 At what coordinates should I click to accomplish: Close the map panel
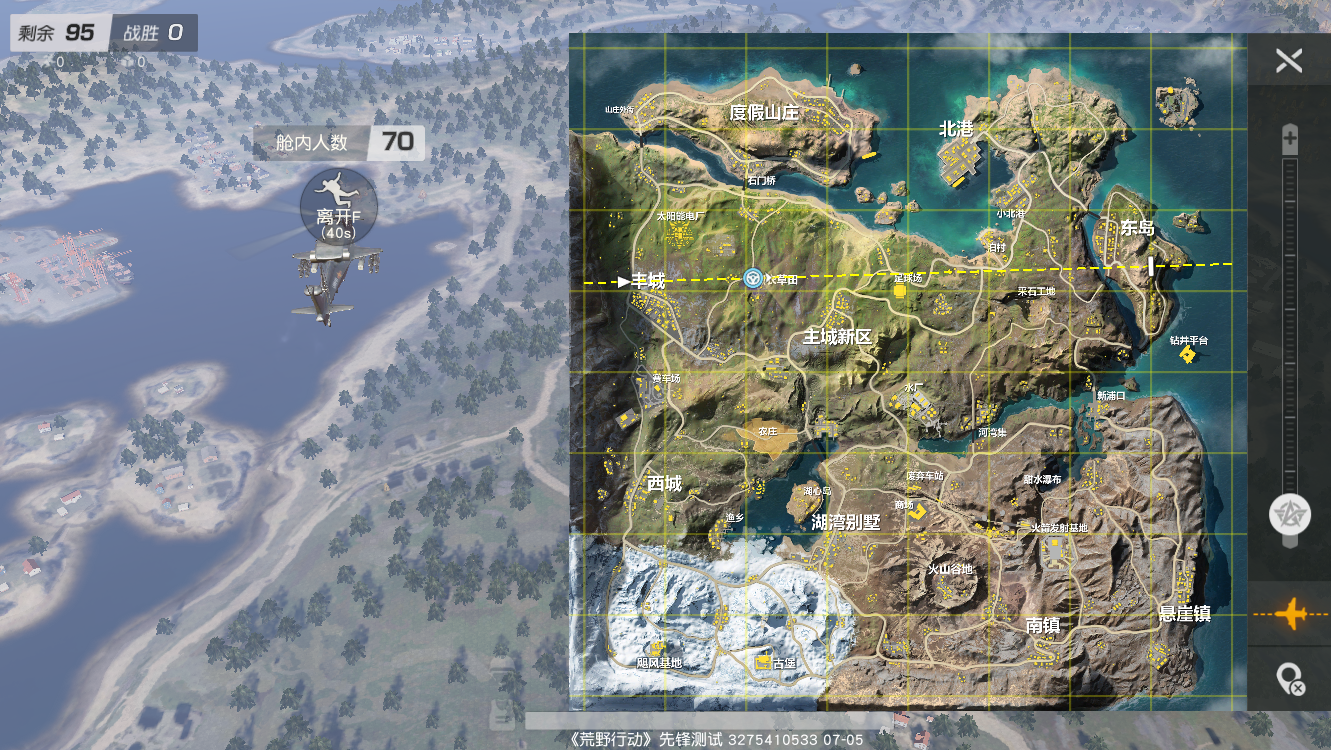click(1289, 61)
